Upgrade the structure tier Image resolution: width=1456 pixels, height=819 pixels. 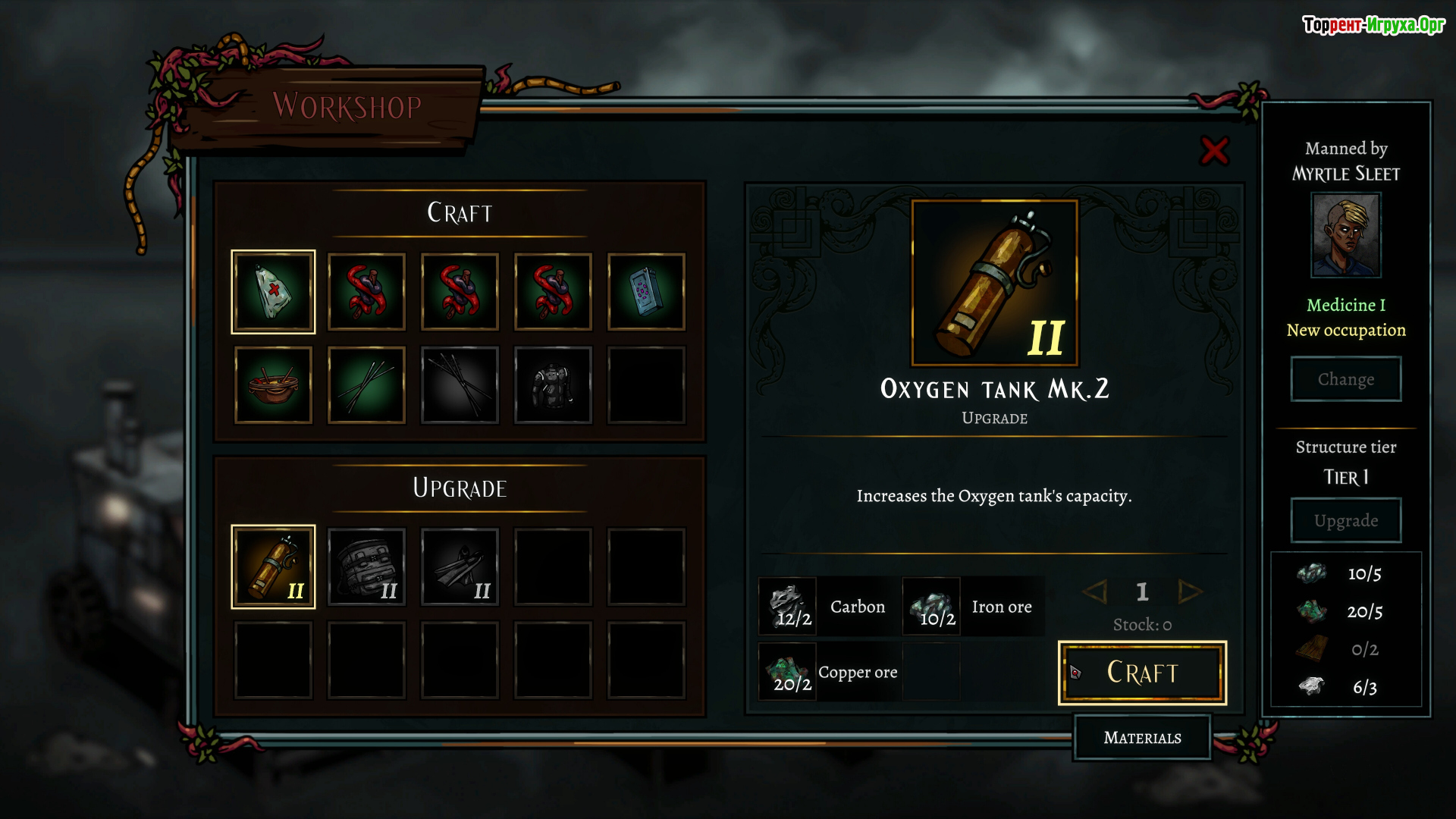tap(1345, 520)
